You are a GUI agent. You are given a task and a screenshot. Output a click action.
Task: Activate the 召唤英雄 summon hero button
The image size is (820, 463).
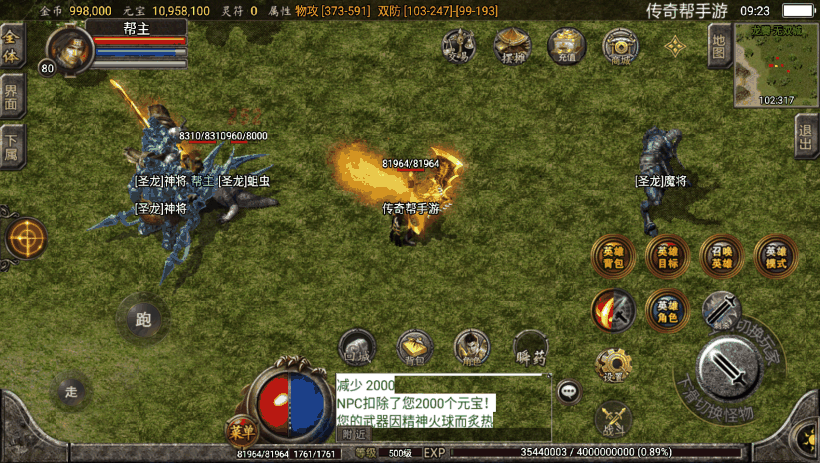tap(721, 257)
